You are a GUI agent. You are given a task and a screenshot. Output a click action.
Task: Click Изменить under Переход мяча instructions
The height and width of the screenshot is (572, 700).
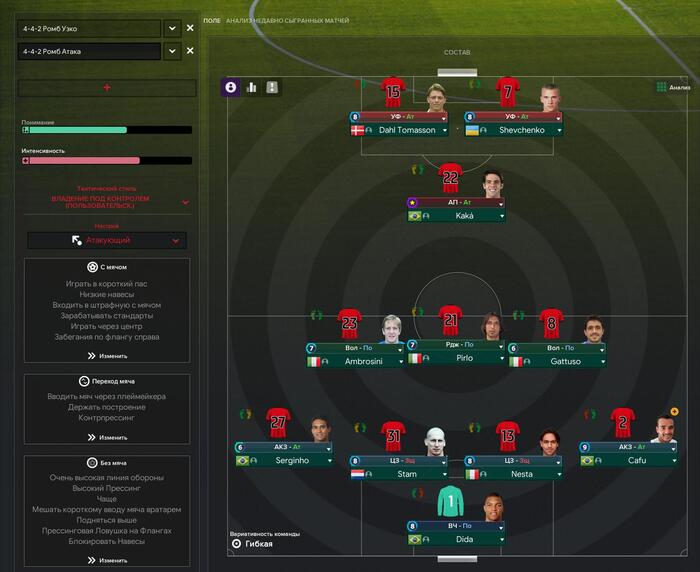pyautogui.click(x=106, y=437)
